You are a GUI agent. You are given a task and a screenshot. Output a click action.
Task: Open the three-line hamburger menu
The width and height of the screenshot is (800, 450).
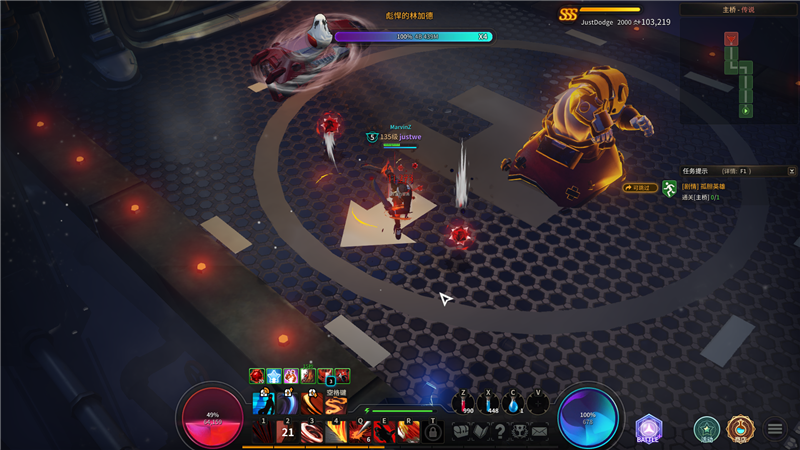(775, 429)
